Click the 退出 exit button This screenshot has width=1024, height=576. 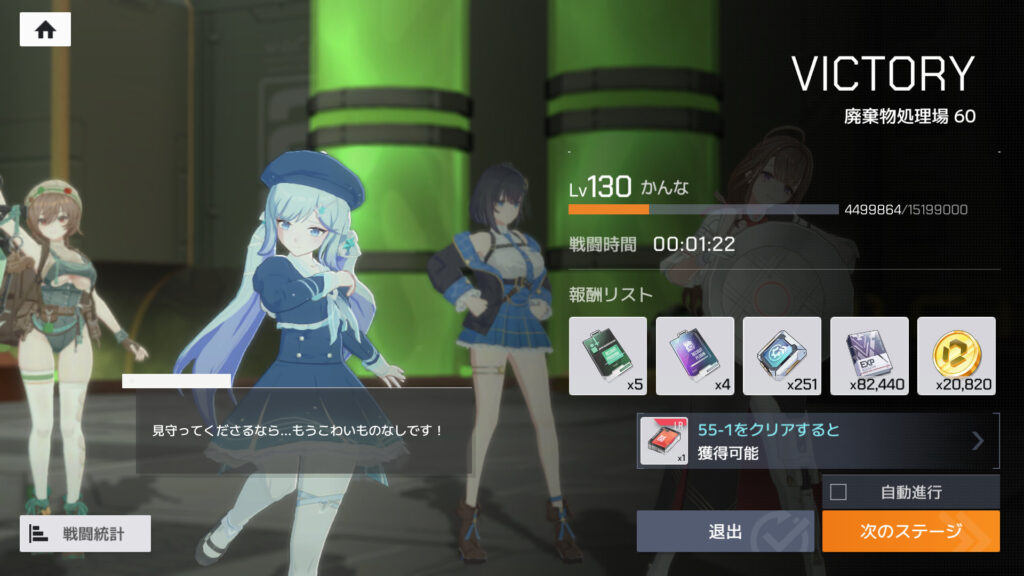click(725, 531)
